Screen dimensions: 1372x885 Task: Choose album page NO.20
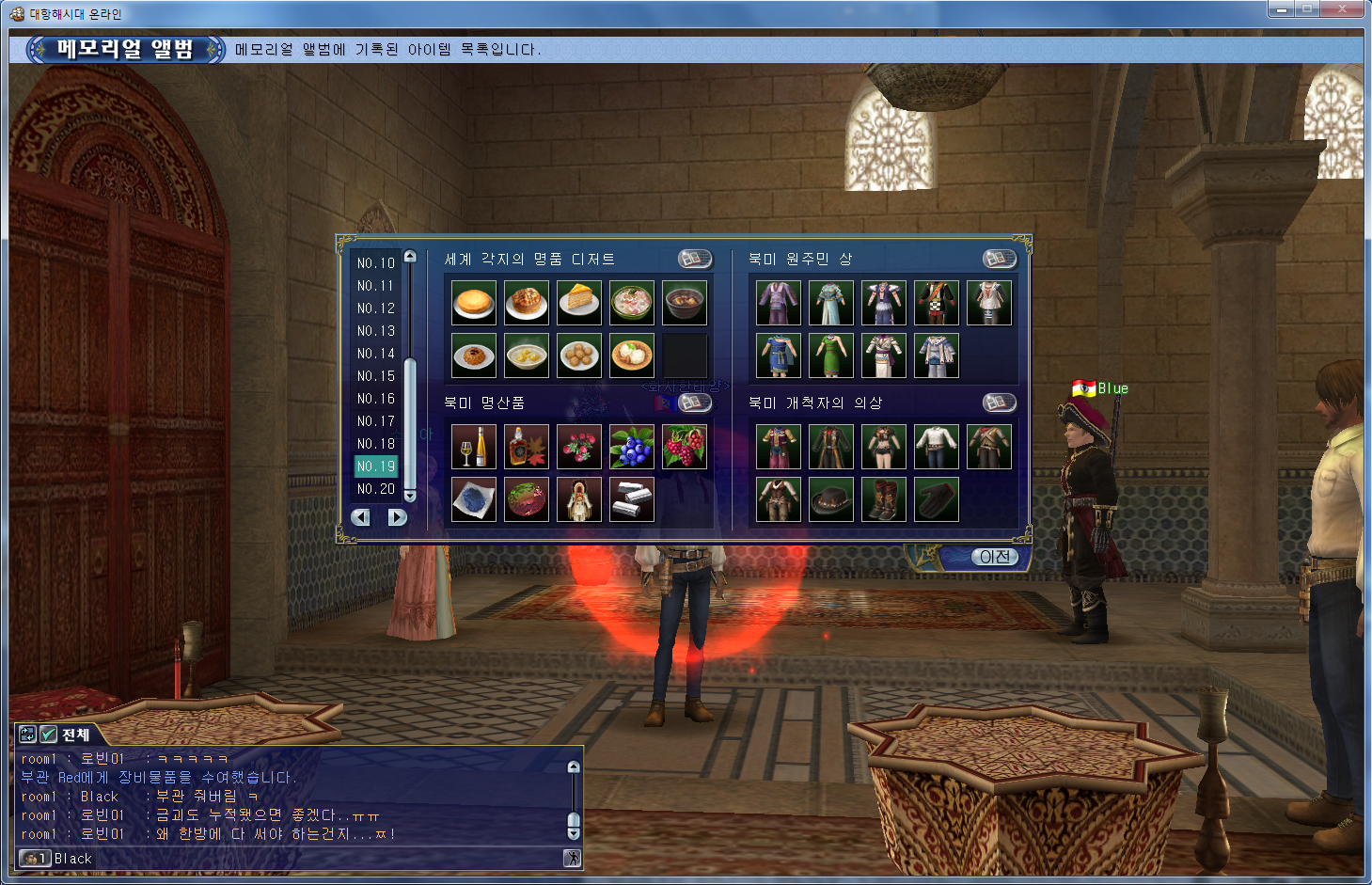coord(375,489)
